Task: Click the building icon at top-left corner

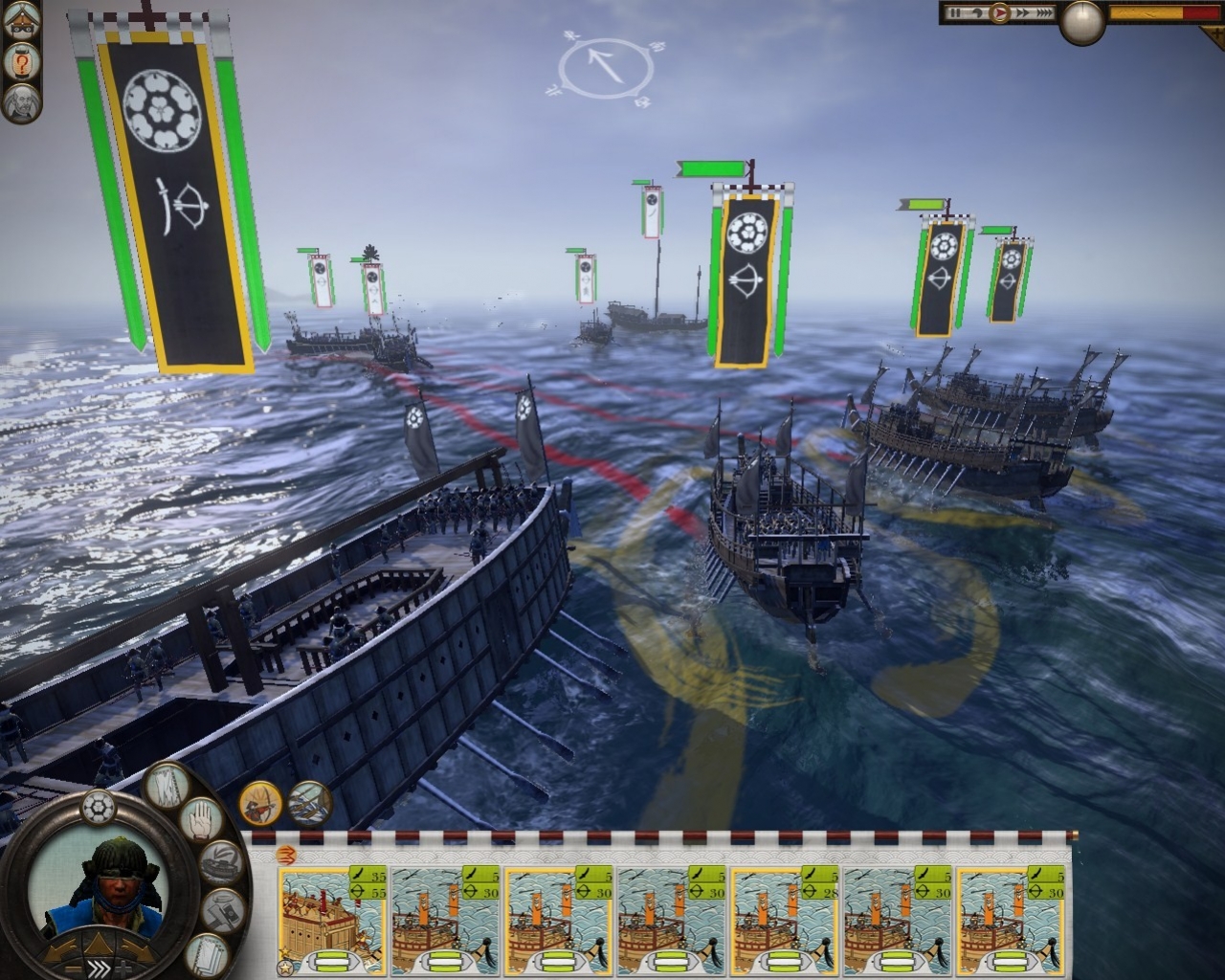Action: pyautogui.click(x=19, y=21)
